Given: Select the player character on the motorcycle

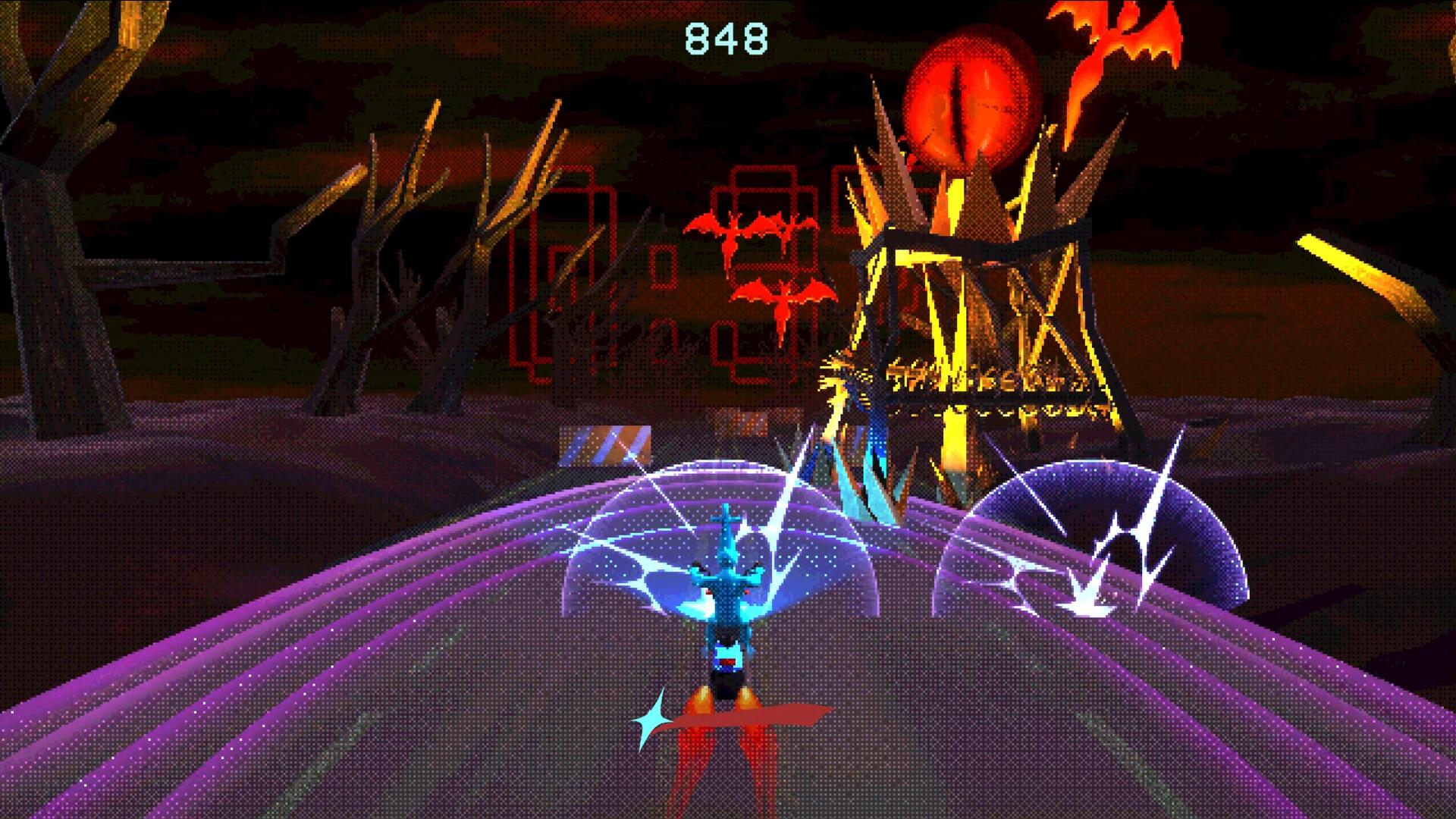Looking at the screenshot, I should tap(728, 599).
